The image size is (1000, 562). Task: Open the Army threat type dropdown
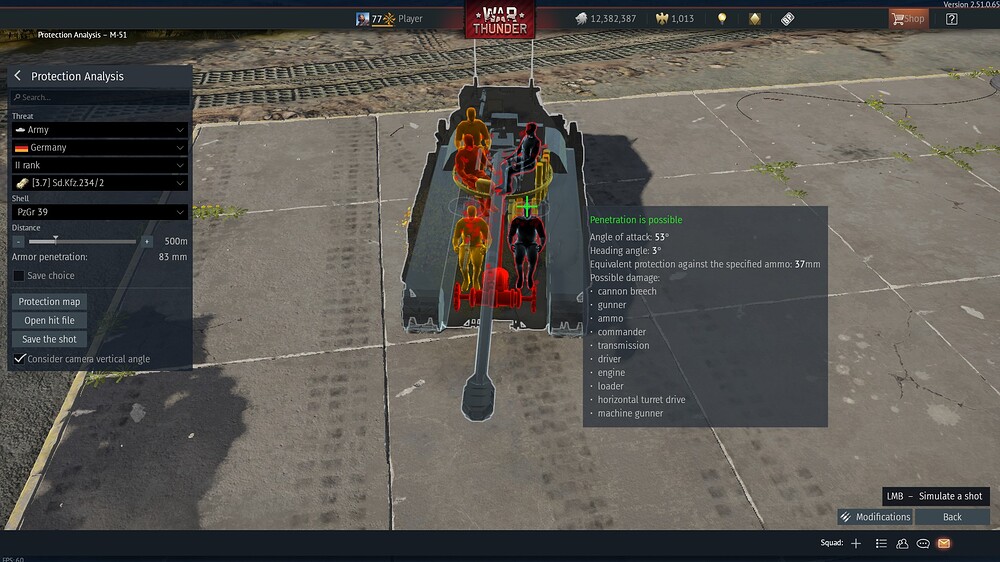tap(99, 130)
